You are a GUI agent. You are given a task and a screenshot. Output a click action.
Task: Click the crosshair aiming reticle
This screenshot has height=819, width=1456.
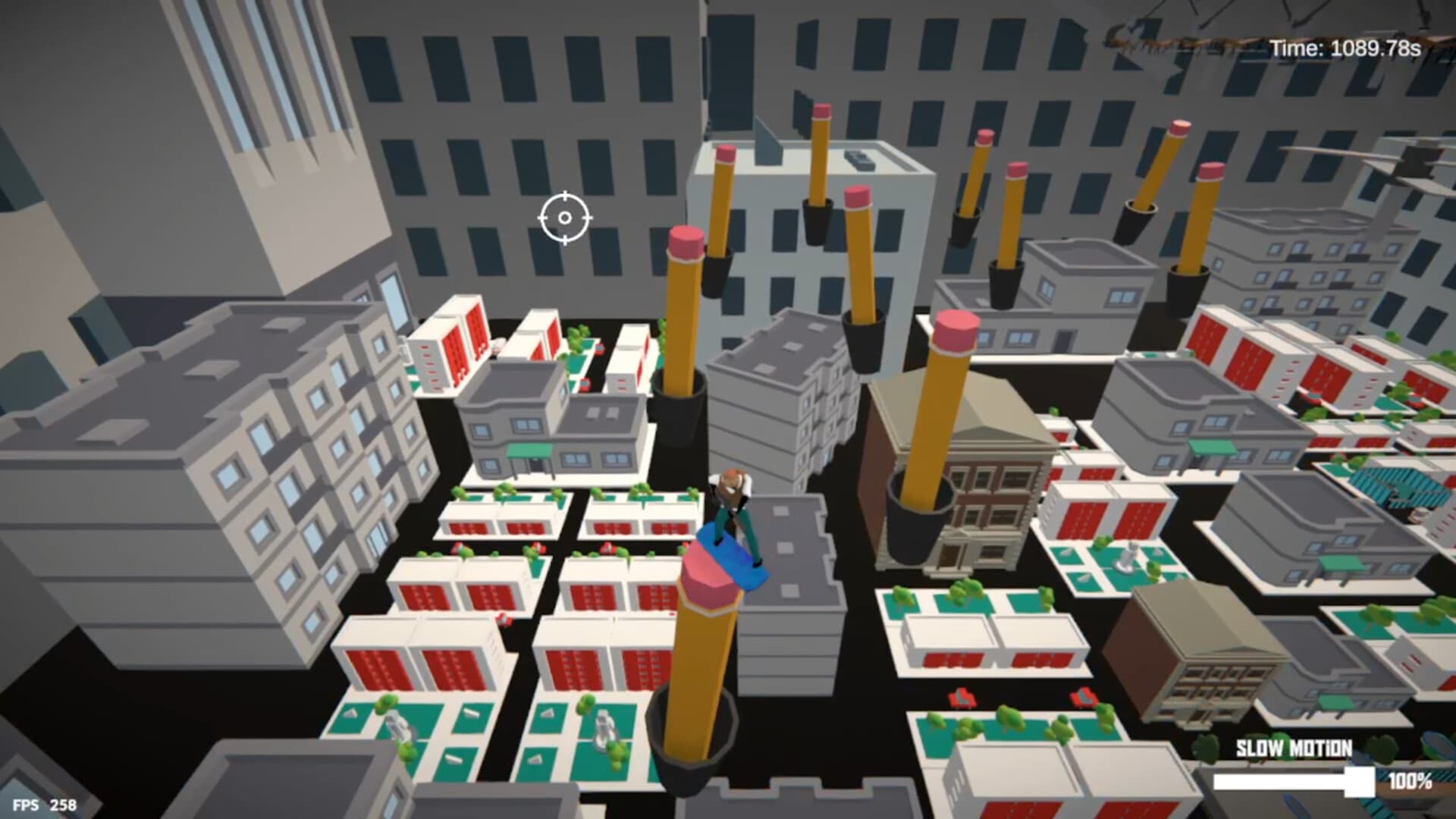point(565,219)
